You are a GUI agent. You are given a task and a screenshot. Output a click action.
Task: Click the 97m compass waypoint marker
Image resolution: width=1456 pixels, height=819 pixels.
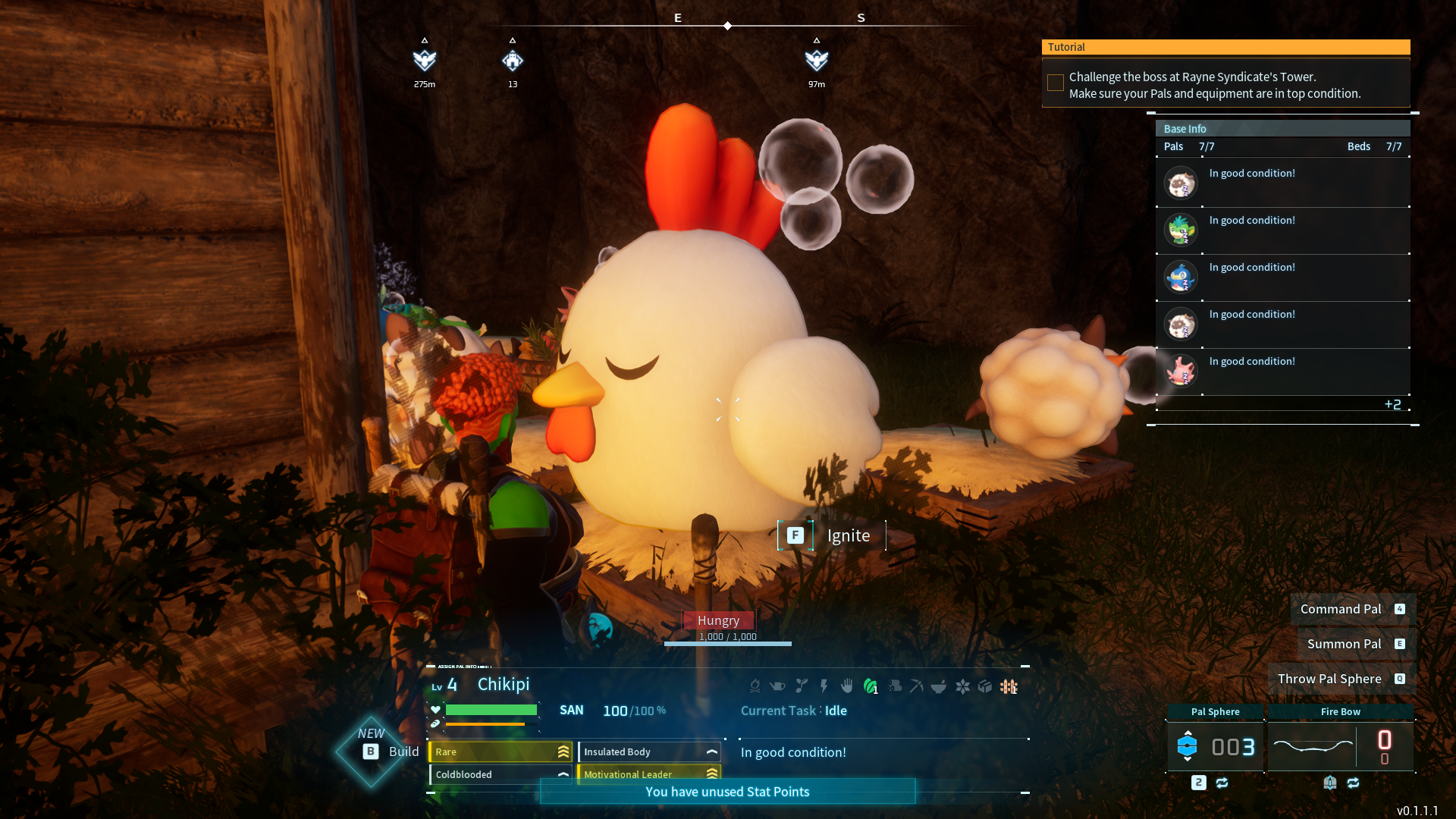tap(816, 60)
